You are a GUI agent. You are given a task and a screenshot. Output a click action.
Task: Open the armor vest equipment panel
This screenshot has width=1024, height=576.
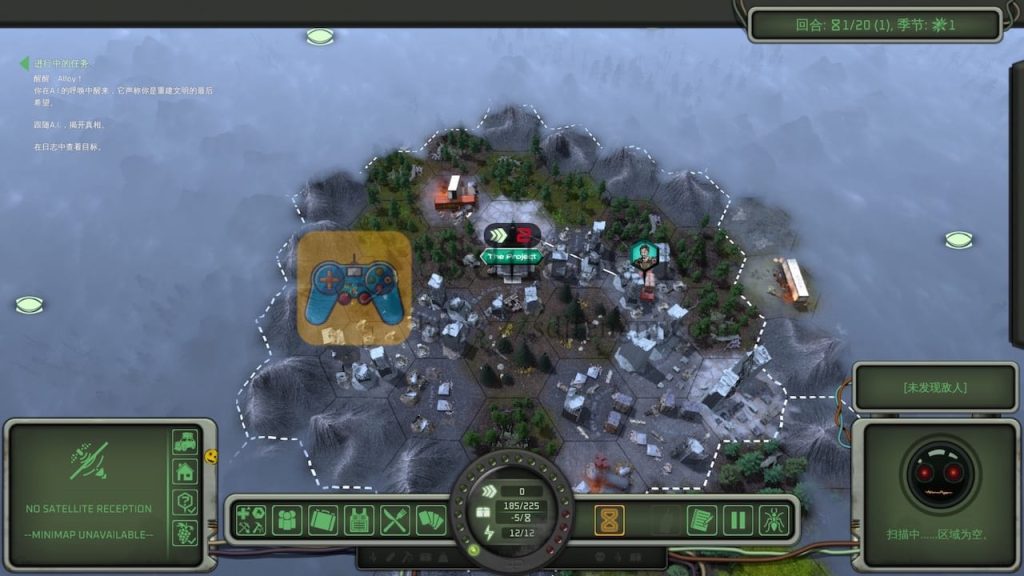(x=359, y=520)
